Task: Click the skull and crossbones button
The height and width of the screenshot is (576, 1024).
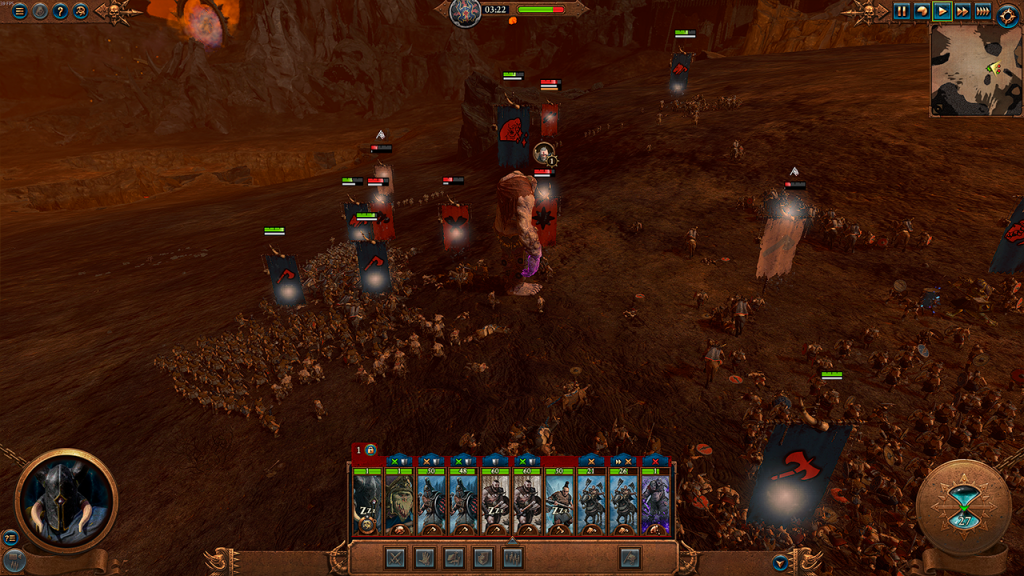Action: click(80, 12)
